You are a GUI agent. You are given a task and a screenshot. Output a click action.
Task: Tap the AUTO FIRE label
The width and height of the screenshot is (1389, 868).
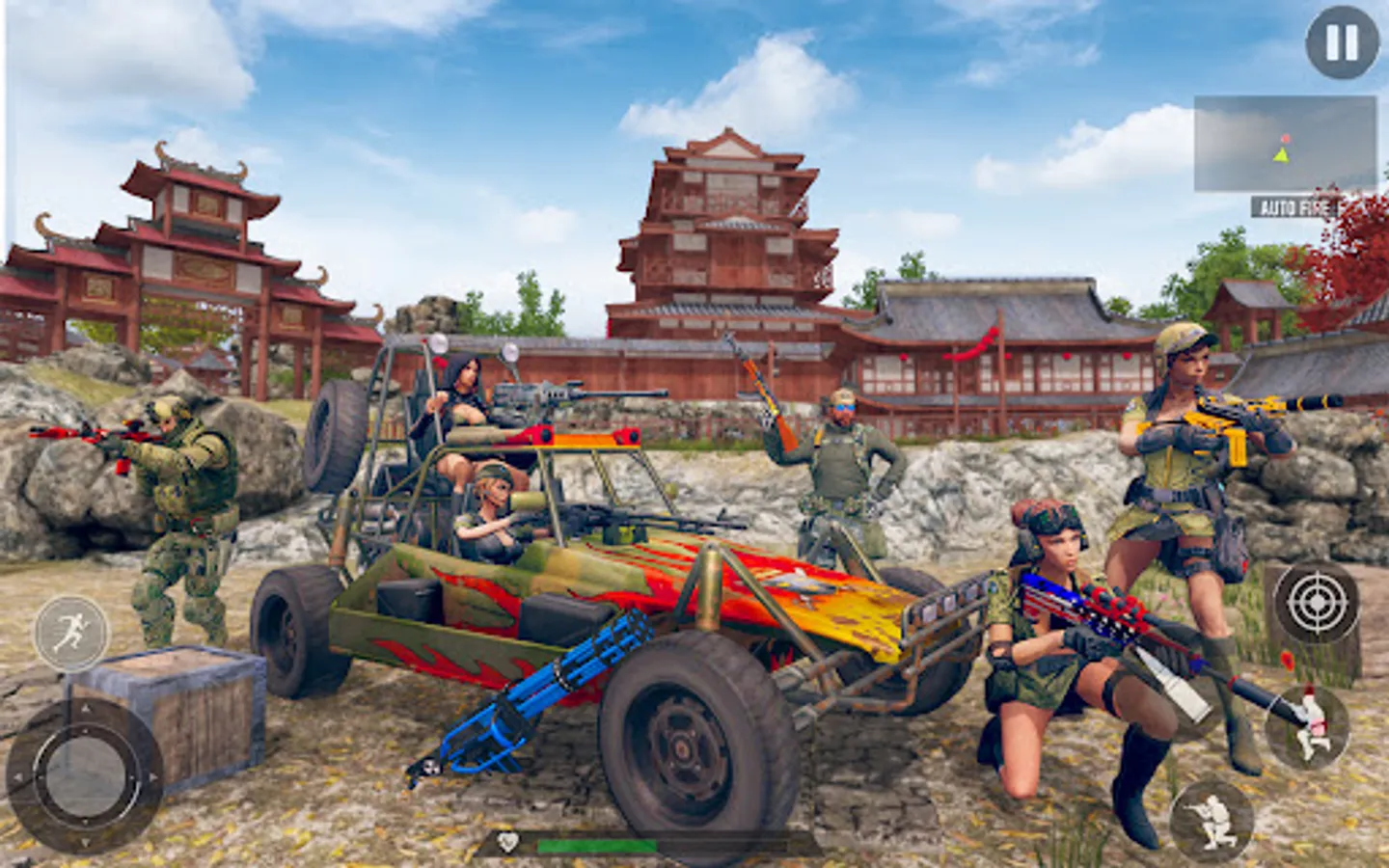coord(1297,205)
